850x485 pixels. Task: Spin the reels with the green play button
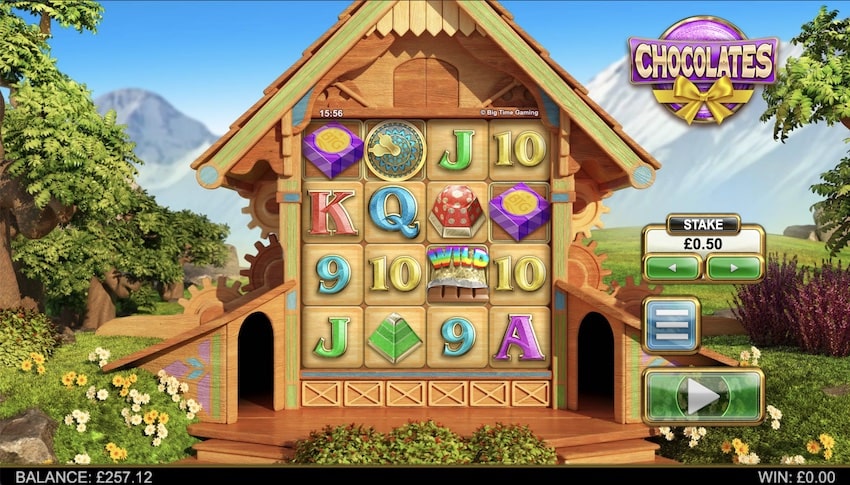pos(703,396)
